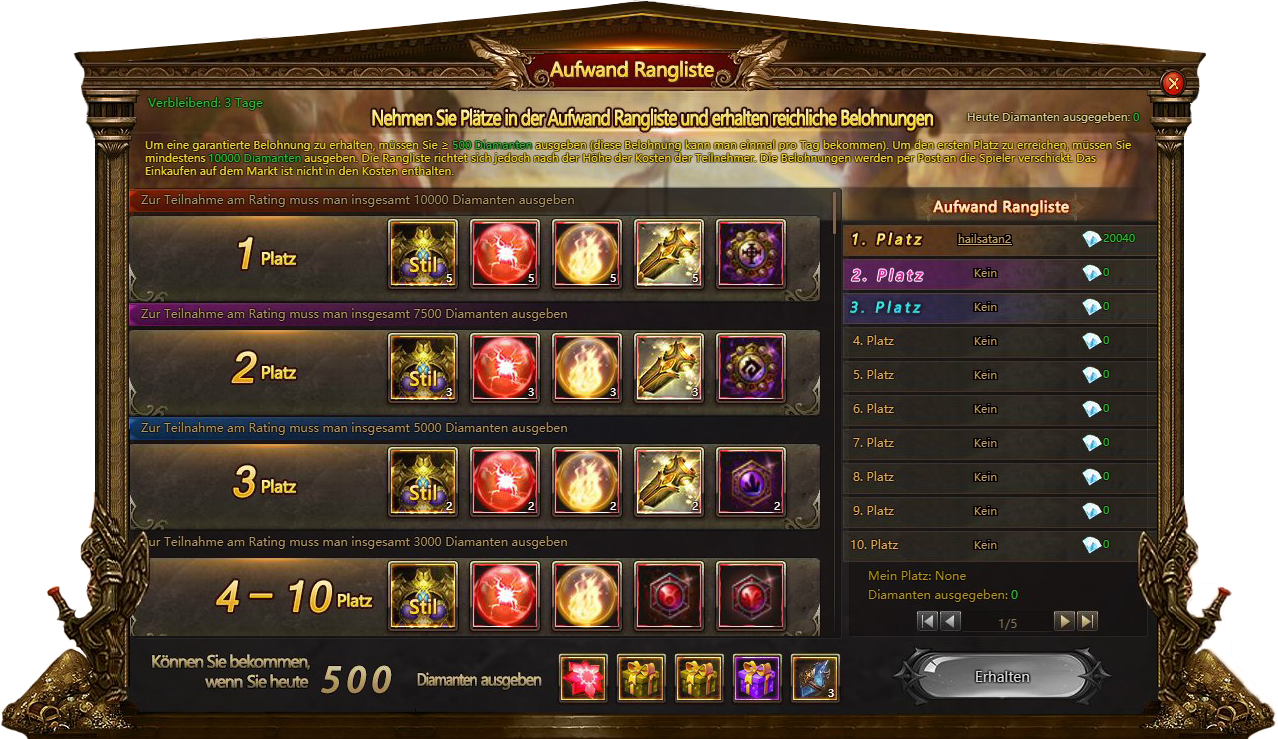Inspect the 3 Platz golden weapon reward

669,482
